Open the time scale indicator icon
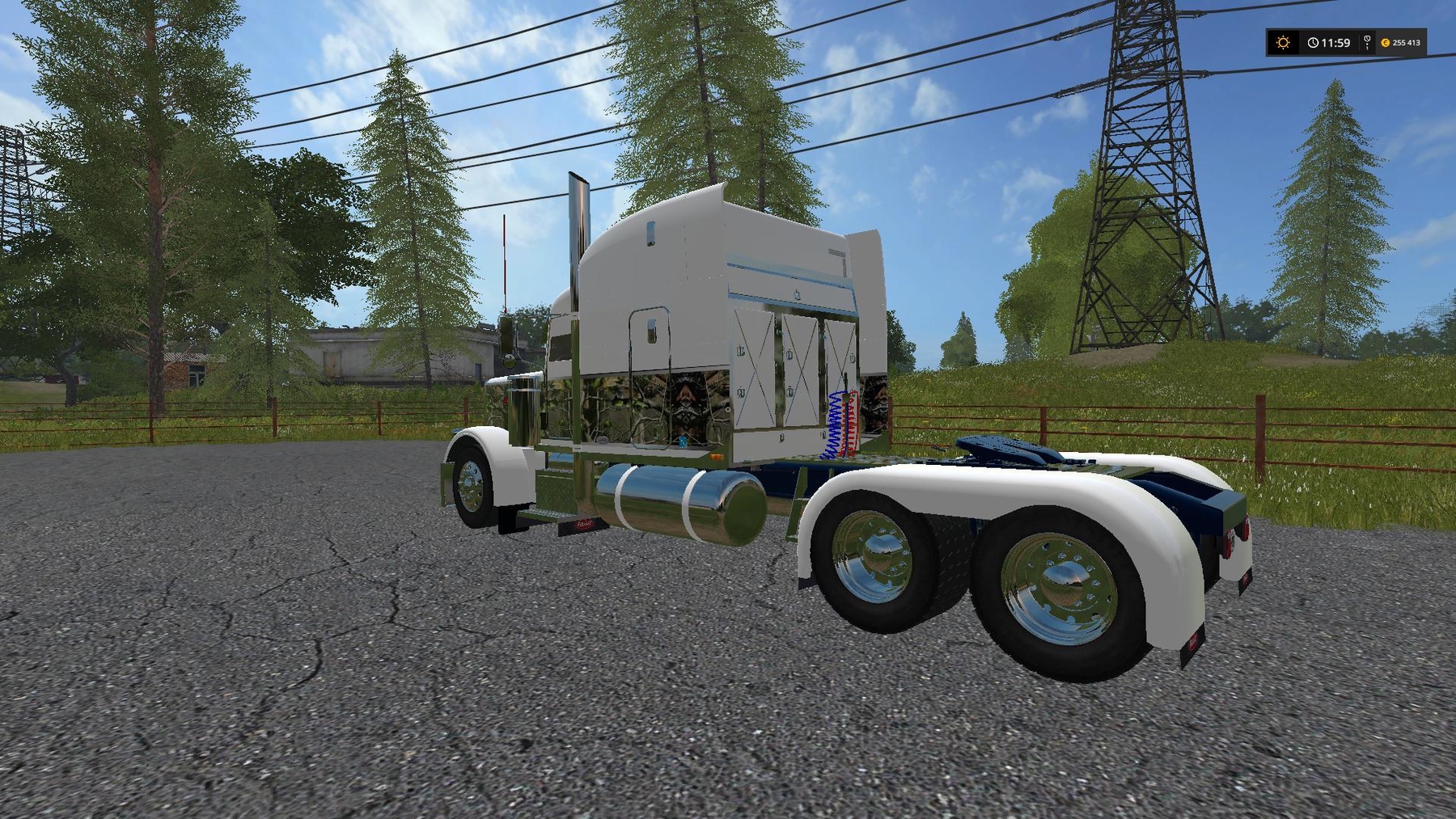The height and width of the screenshot is (819, 1456). [x=1367, y=42]
